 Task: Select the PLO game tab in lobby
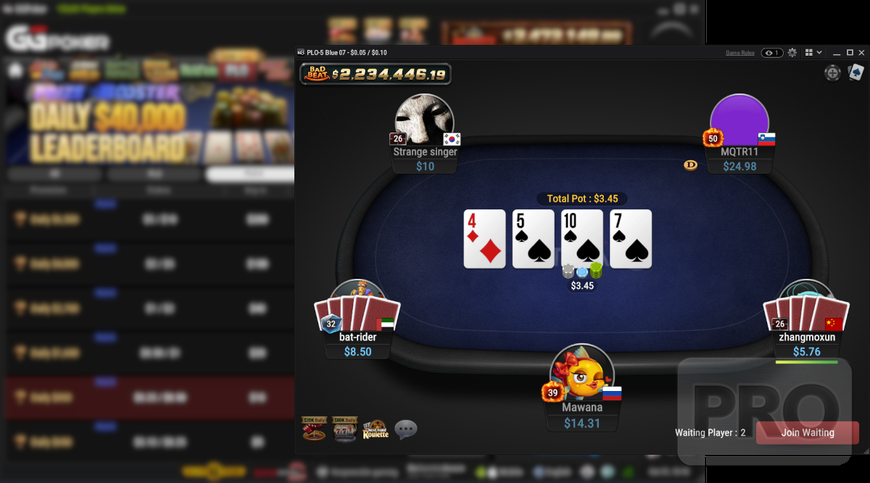(x=236, y=71)
